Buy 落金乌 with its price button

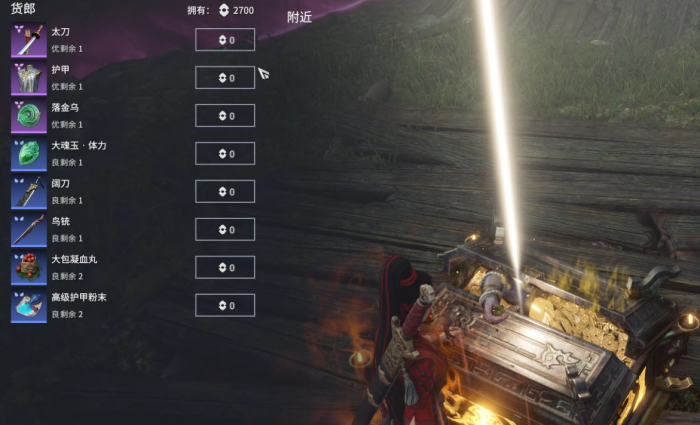(x=225, y=116)
